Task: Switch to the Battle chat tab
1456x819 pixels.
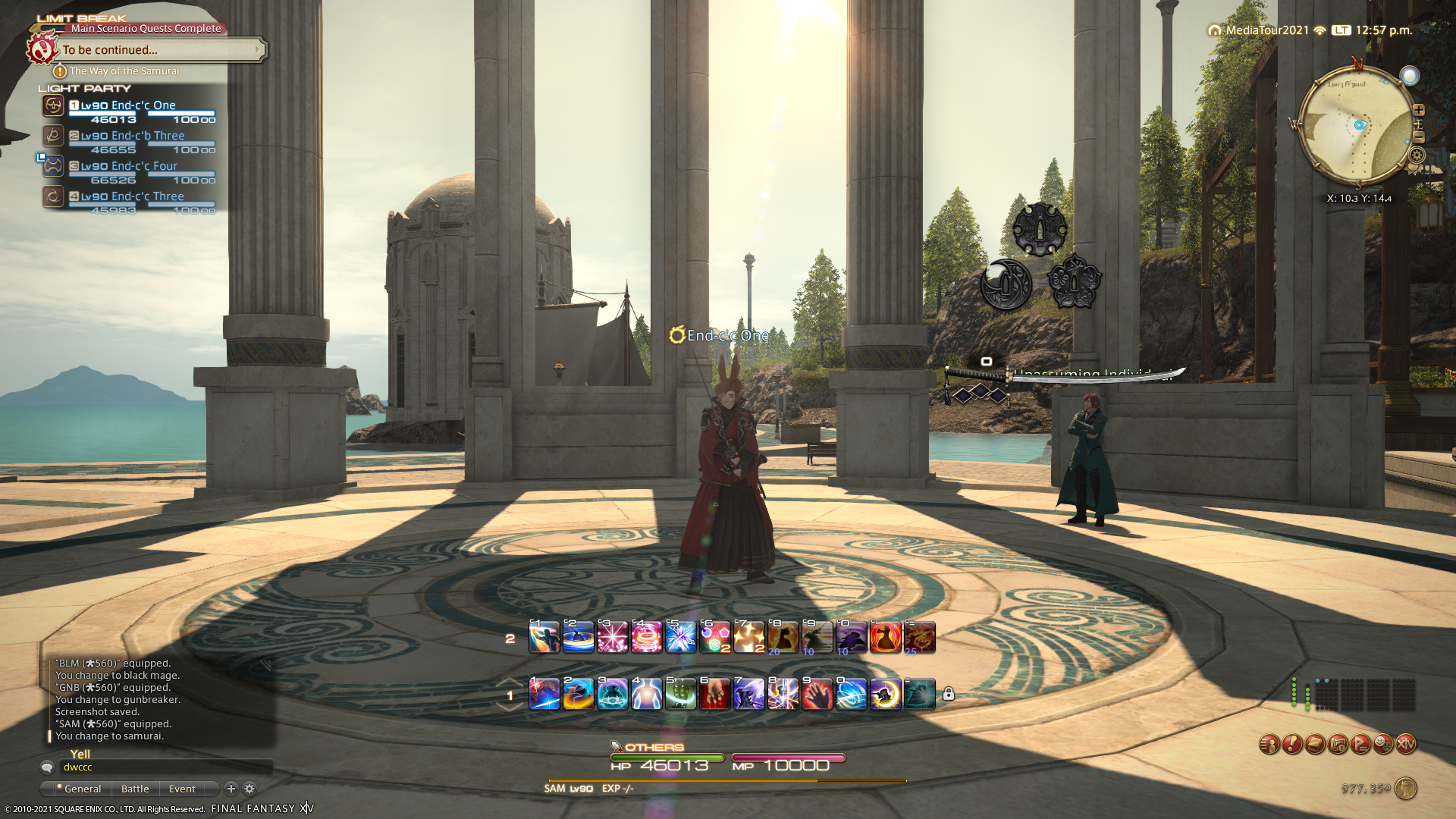Action: [x=135, y=789]
